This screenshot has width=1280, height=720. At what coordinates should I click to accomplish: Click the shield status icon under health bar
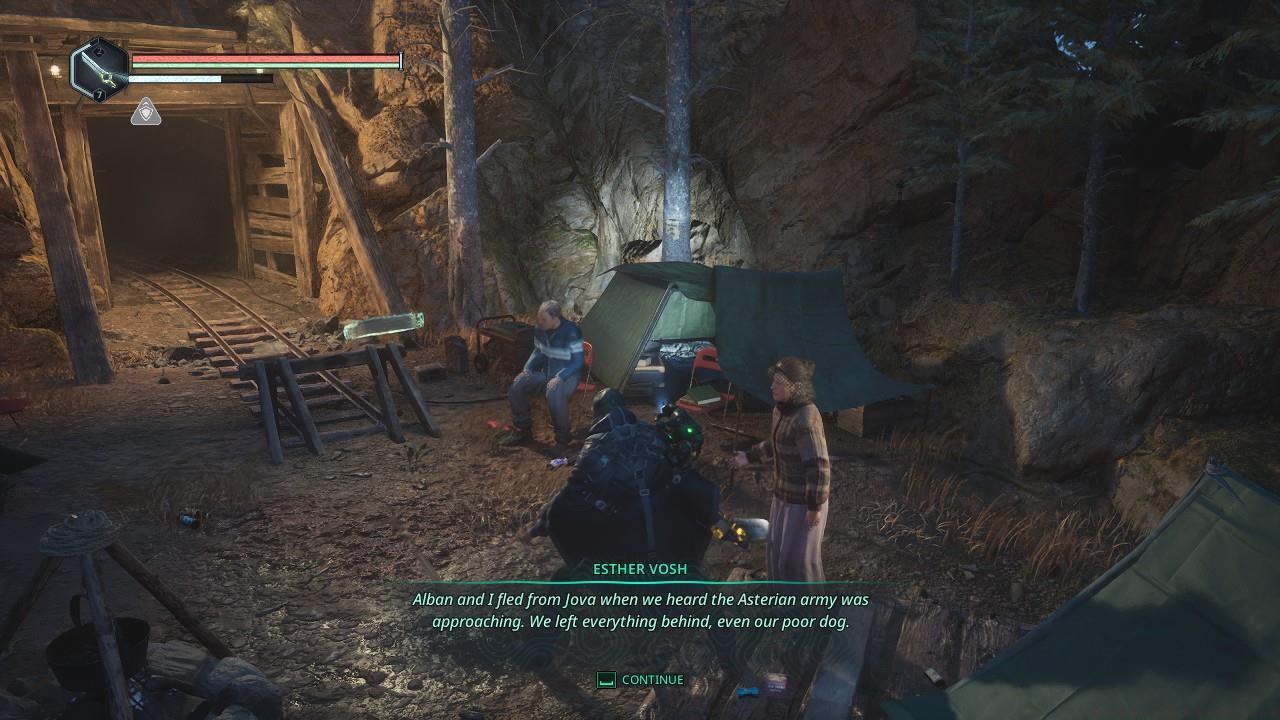tap(146, 112)
